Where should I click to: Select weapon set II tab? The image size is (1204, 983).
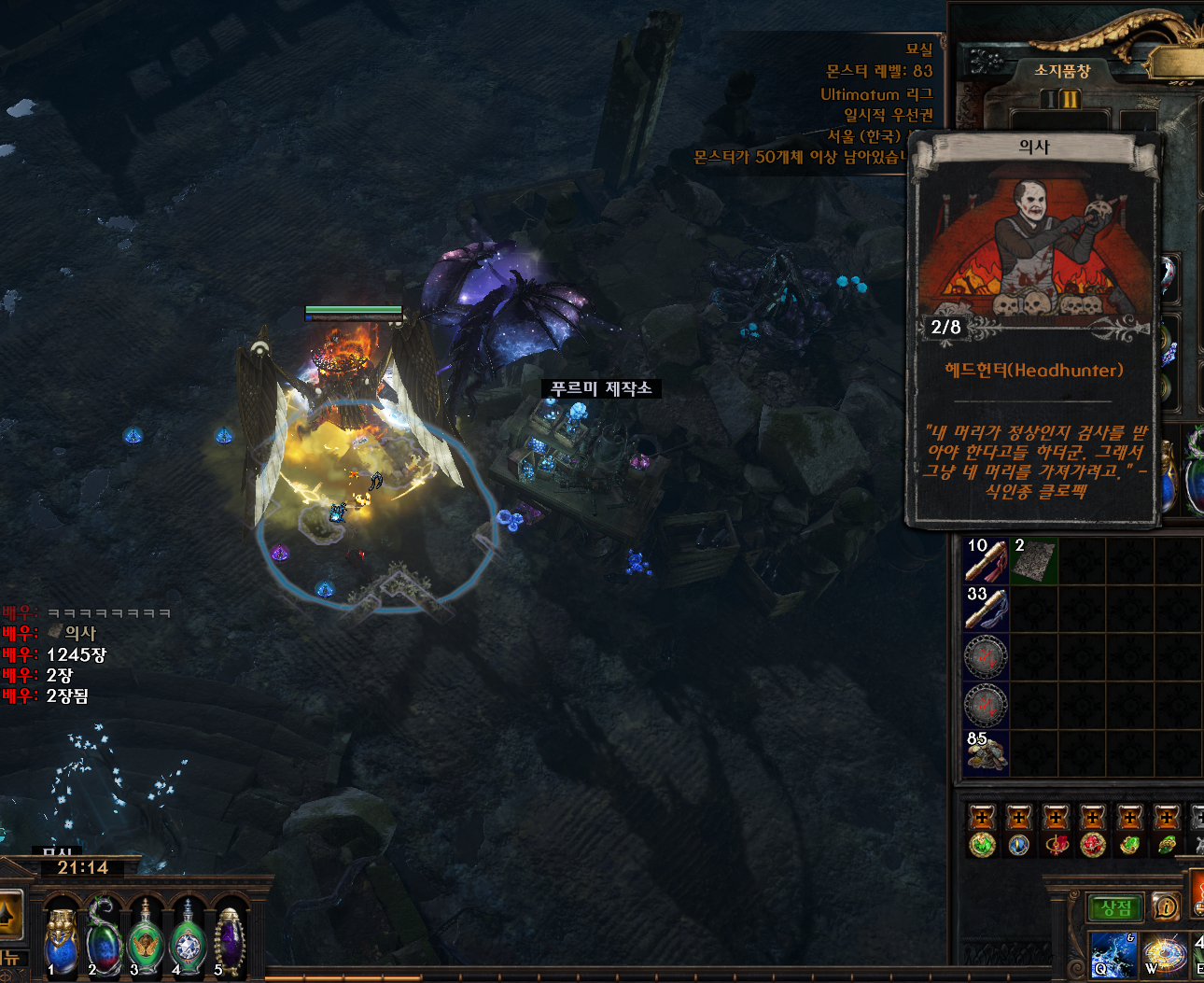[x=1070, y=100]
